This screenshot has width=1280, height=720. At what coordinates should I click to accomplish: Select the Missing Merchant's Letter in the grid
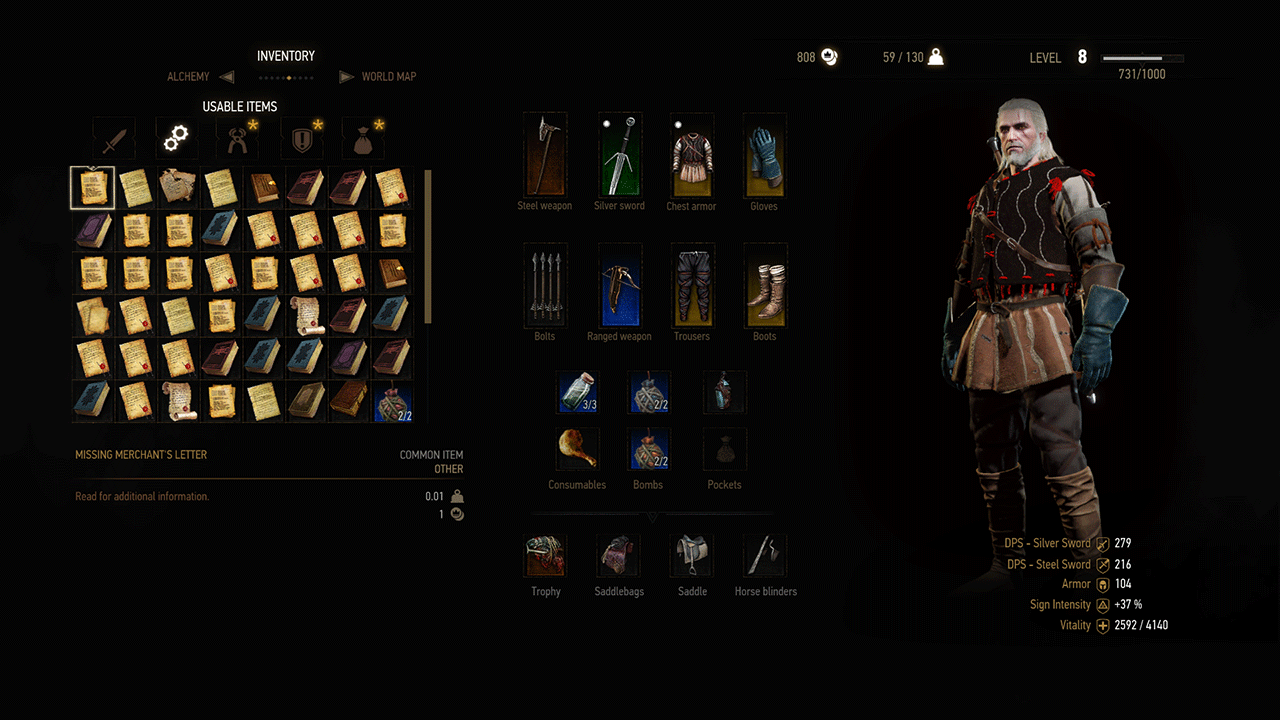click(x=92, y=189)
